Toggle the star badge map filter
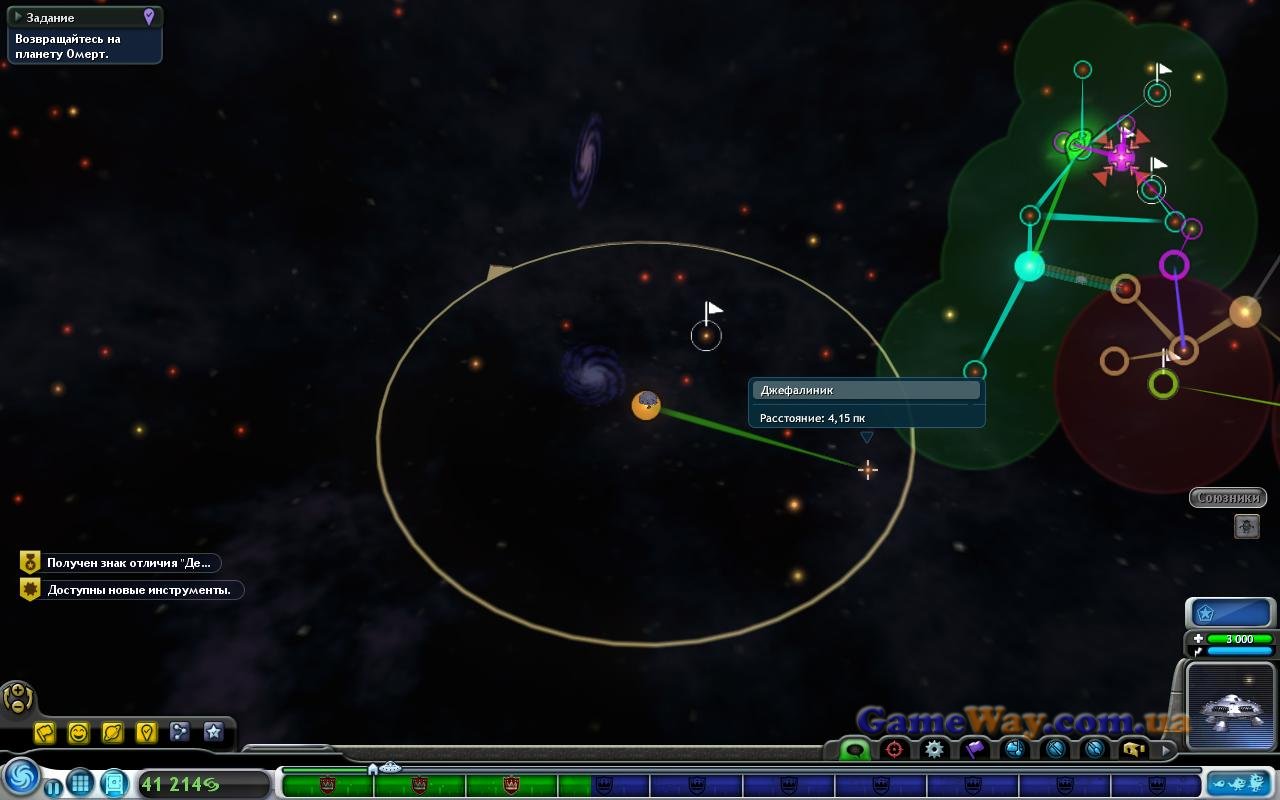Image resolution: width=1280 pixels, height=800 pixels. pos(213,733)
